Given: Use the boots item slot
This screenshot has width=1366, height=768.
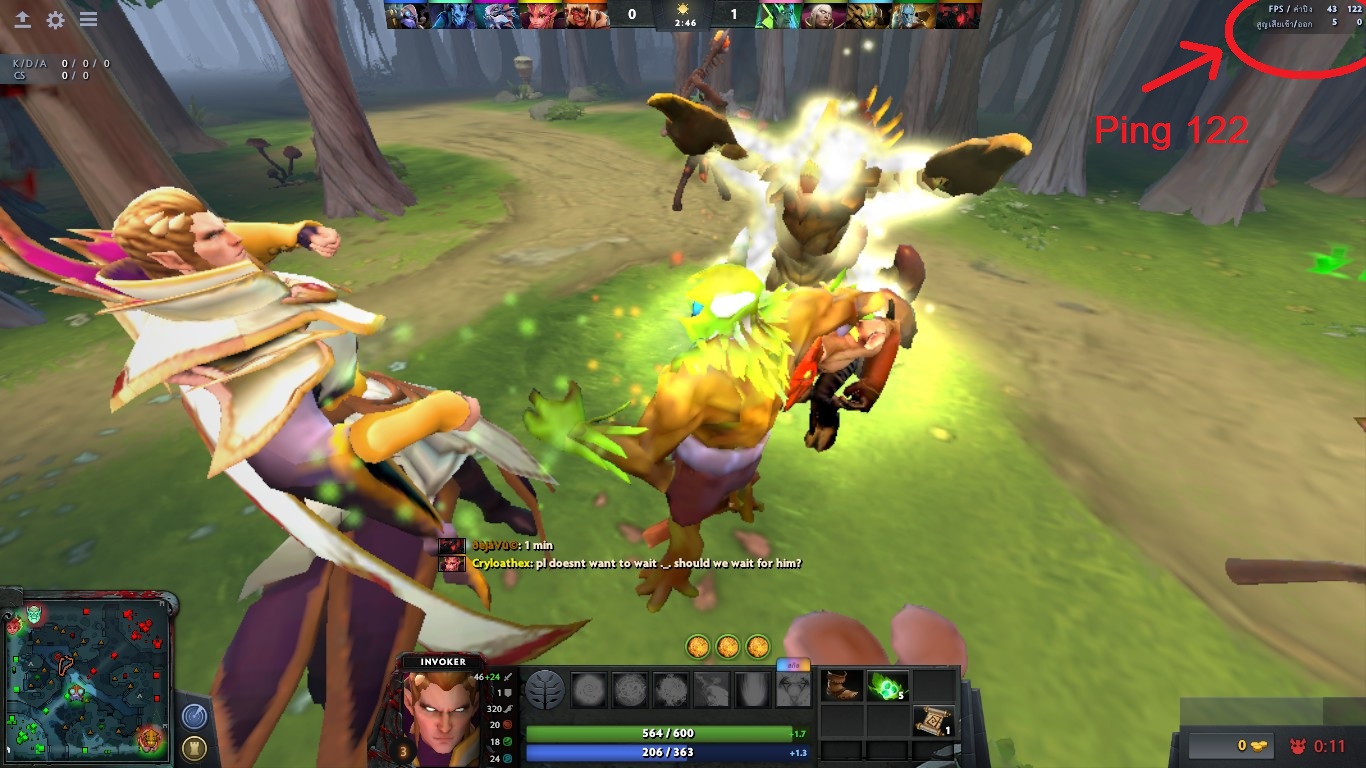Looking at the screenshot, I should [840, 687].
